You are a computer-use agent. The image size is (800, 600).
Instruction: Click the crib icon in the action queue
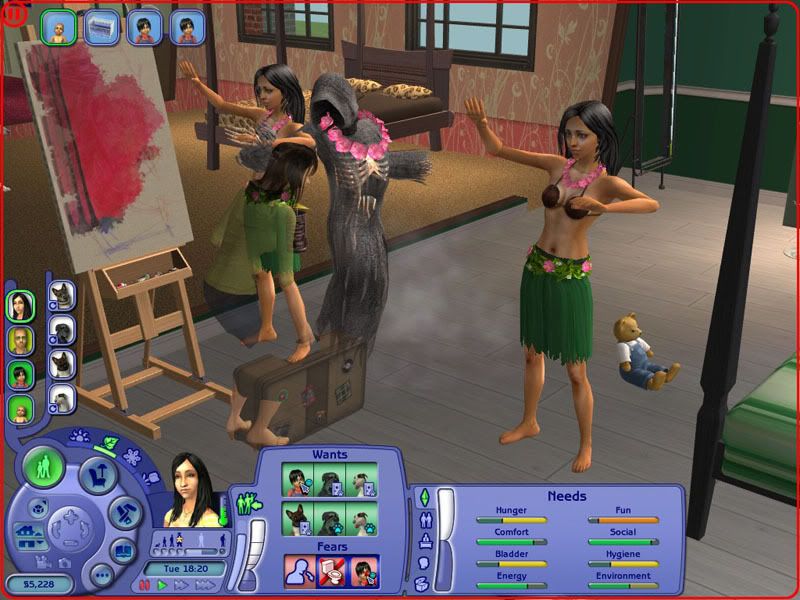click(102, 27)
